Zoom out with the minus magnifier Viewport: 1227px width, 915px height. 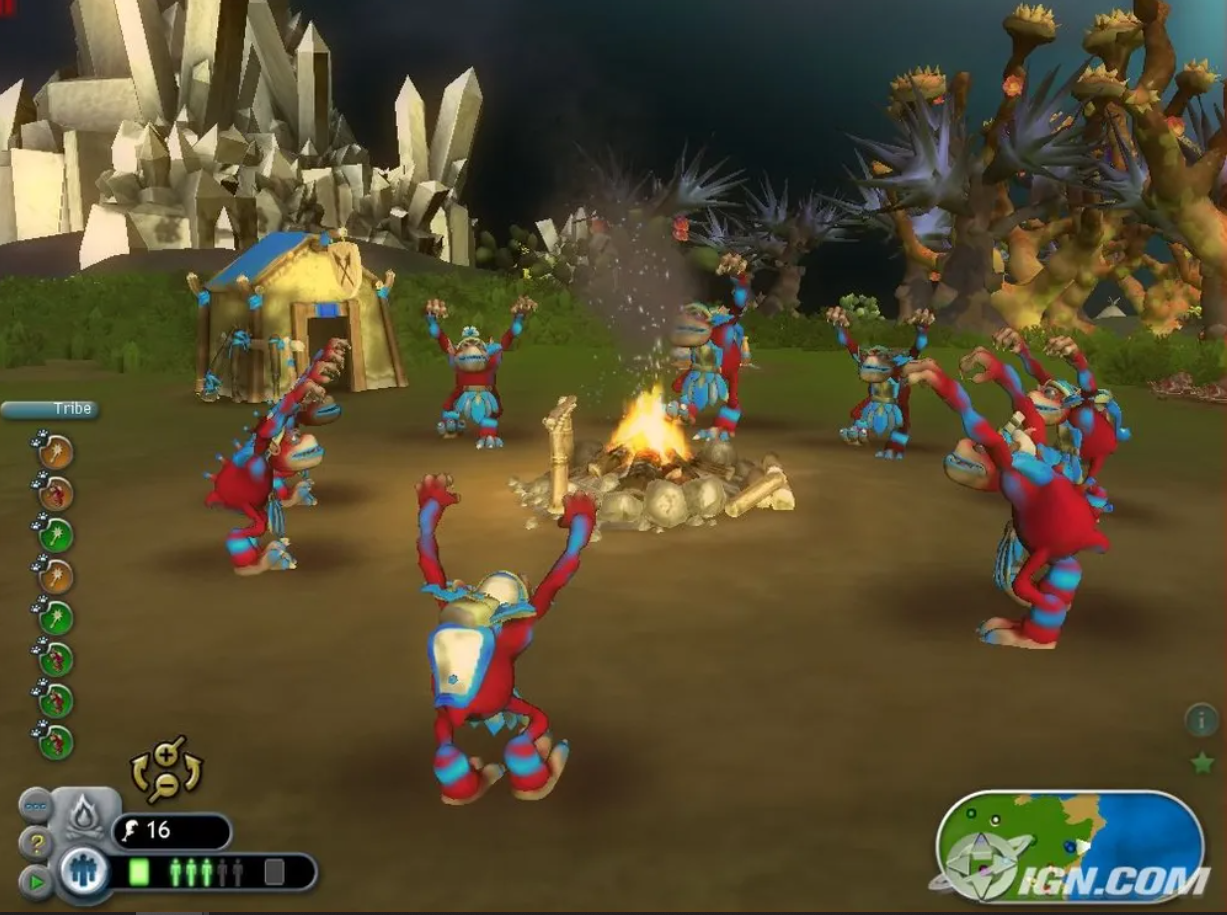point(168,787)
